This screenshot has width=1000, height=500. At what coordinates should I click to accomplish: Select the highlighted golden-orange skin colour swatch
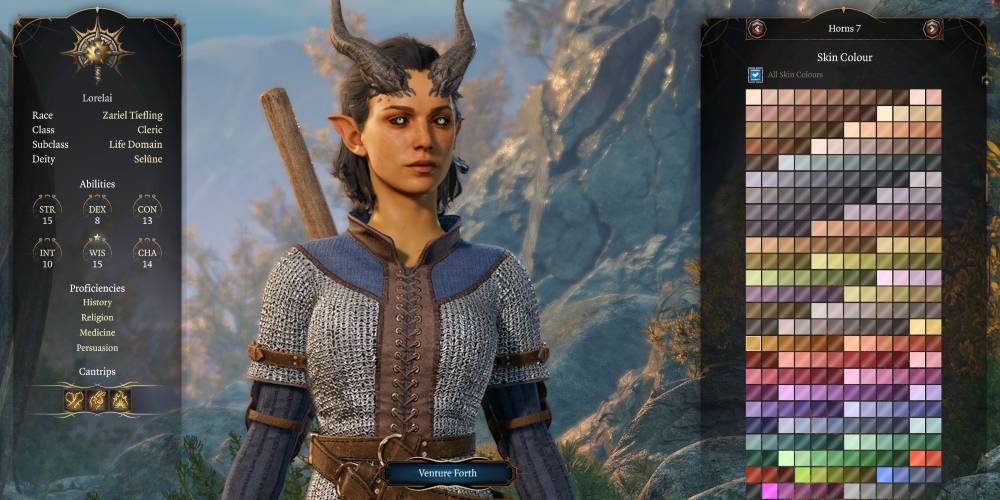tap(754, 343)
